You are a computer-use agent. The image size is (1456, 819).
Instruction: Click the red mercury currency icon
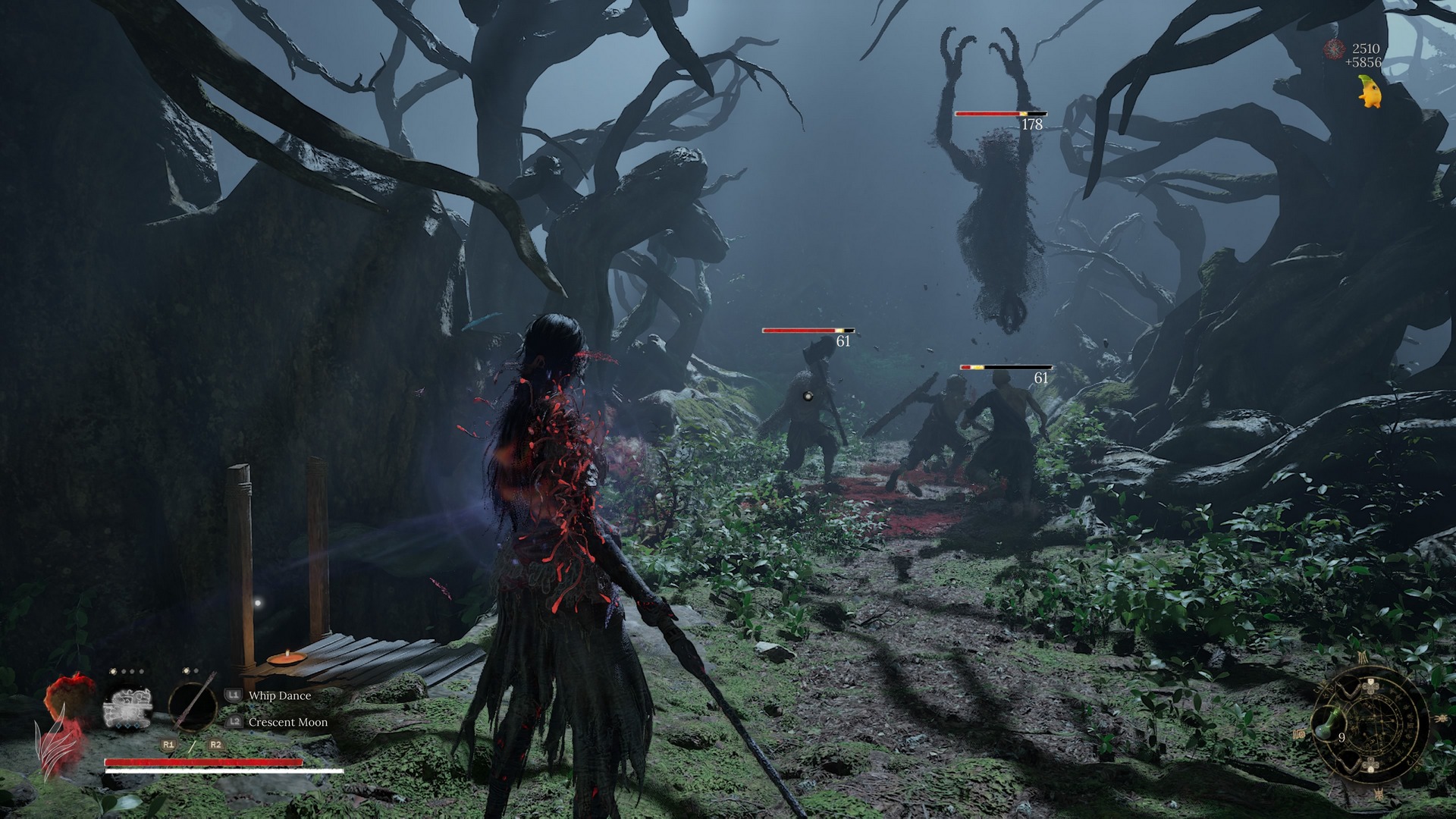click(x=1333, y=50)
